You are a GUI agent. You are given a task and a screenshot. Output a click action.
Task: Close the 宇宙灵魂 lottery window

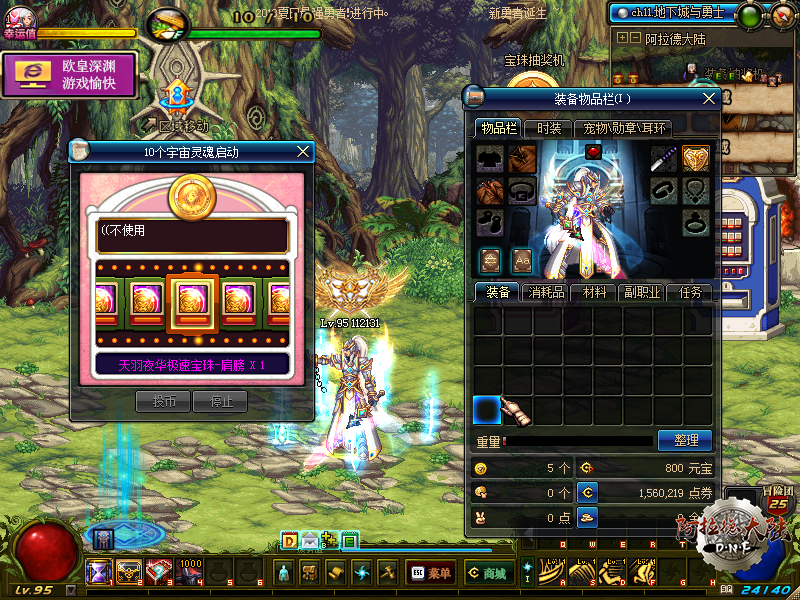(x=303, y=152)
